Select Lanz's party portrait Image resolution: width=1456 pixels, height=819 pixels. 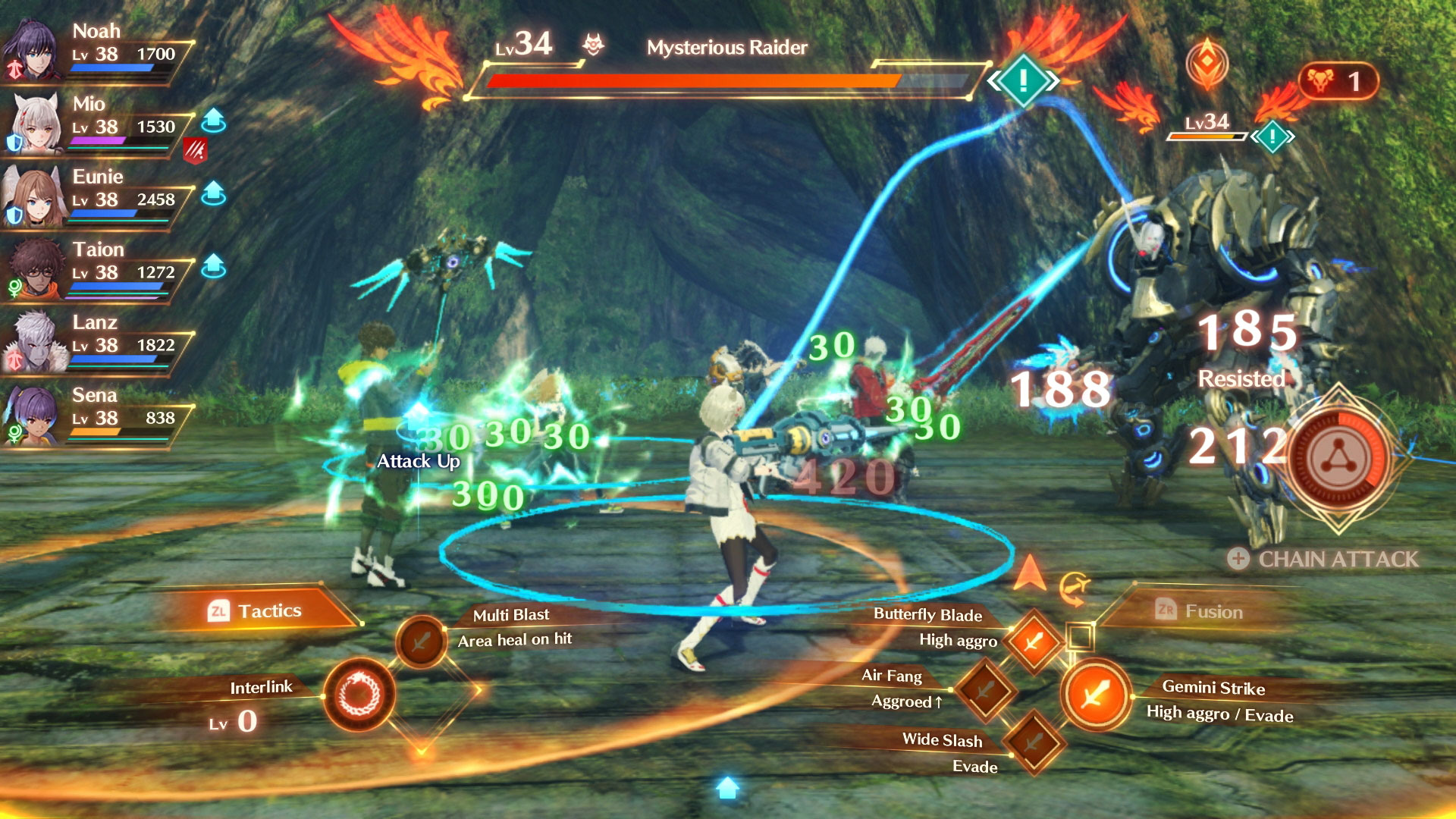tap(33, 342)
